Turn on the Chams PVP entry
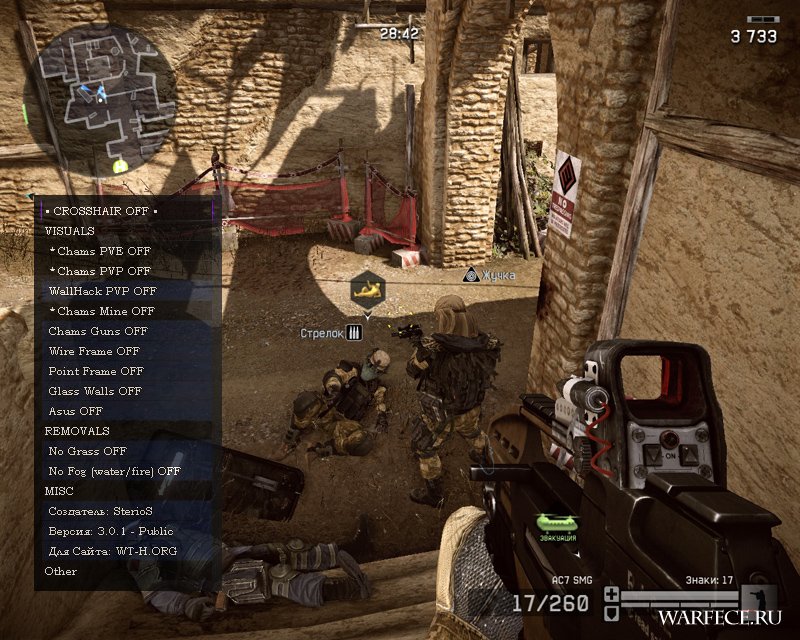800x640 pixels. pos(100,271)
